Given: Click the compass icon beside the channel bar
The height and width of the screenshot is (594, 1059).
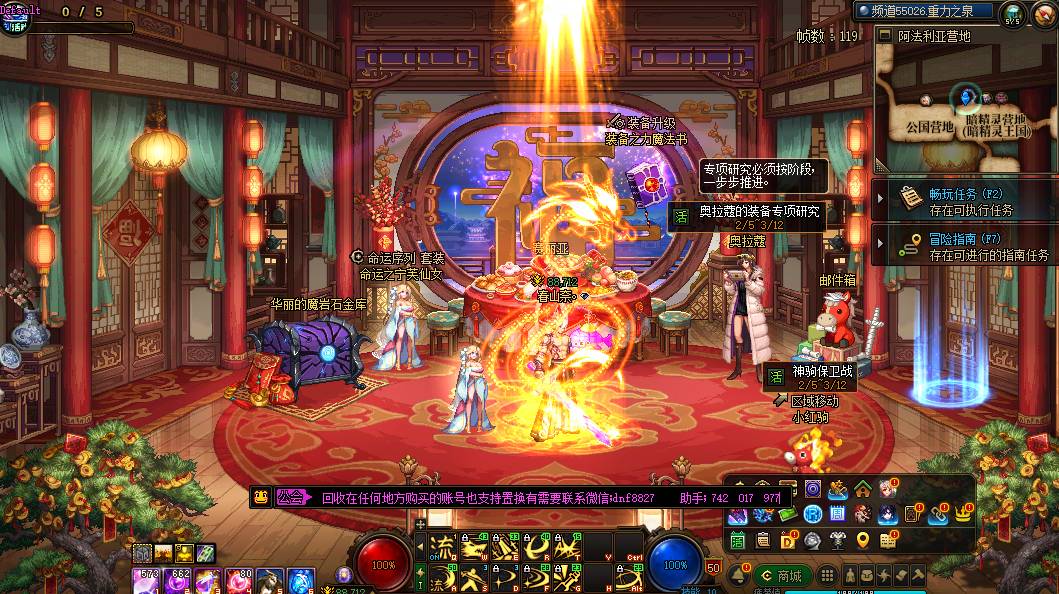Looking at the screenshot, I should point(1012,13).
